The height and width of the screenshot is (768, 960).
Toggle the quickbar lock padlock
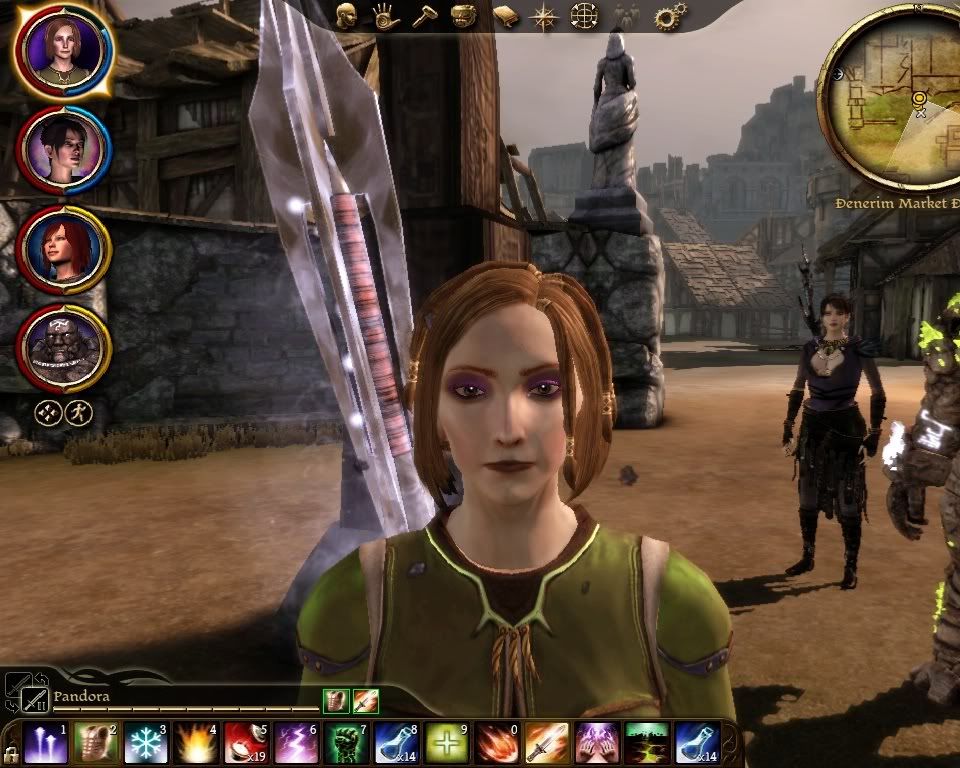tap(11, 753)
